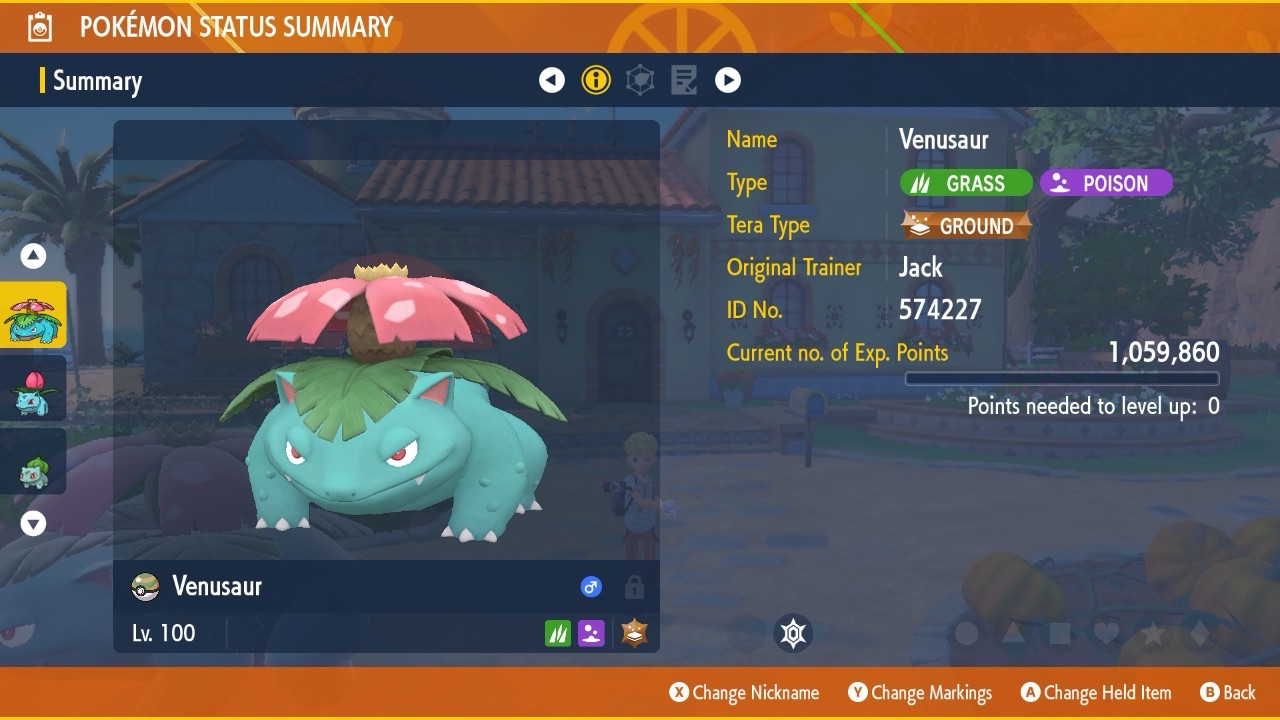Select Venusaur in the party list

pyautogui.click(x=34, y=315)
